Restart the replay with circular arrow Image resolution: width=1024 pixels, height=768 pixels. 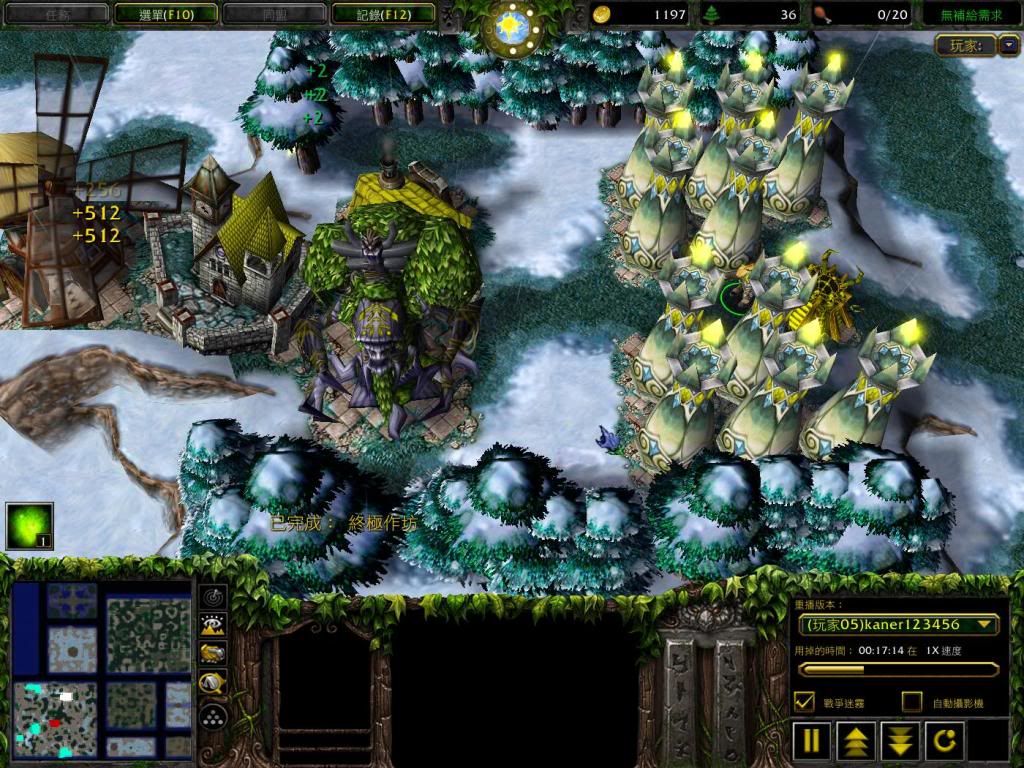tap(944, 741)
